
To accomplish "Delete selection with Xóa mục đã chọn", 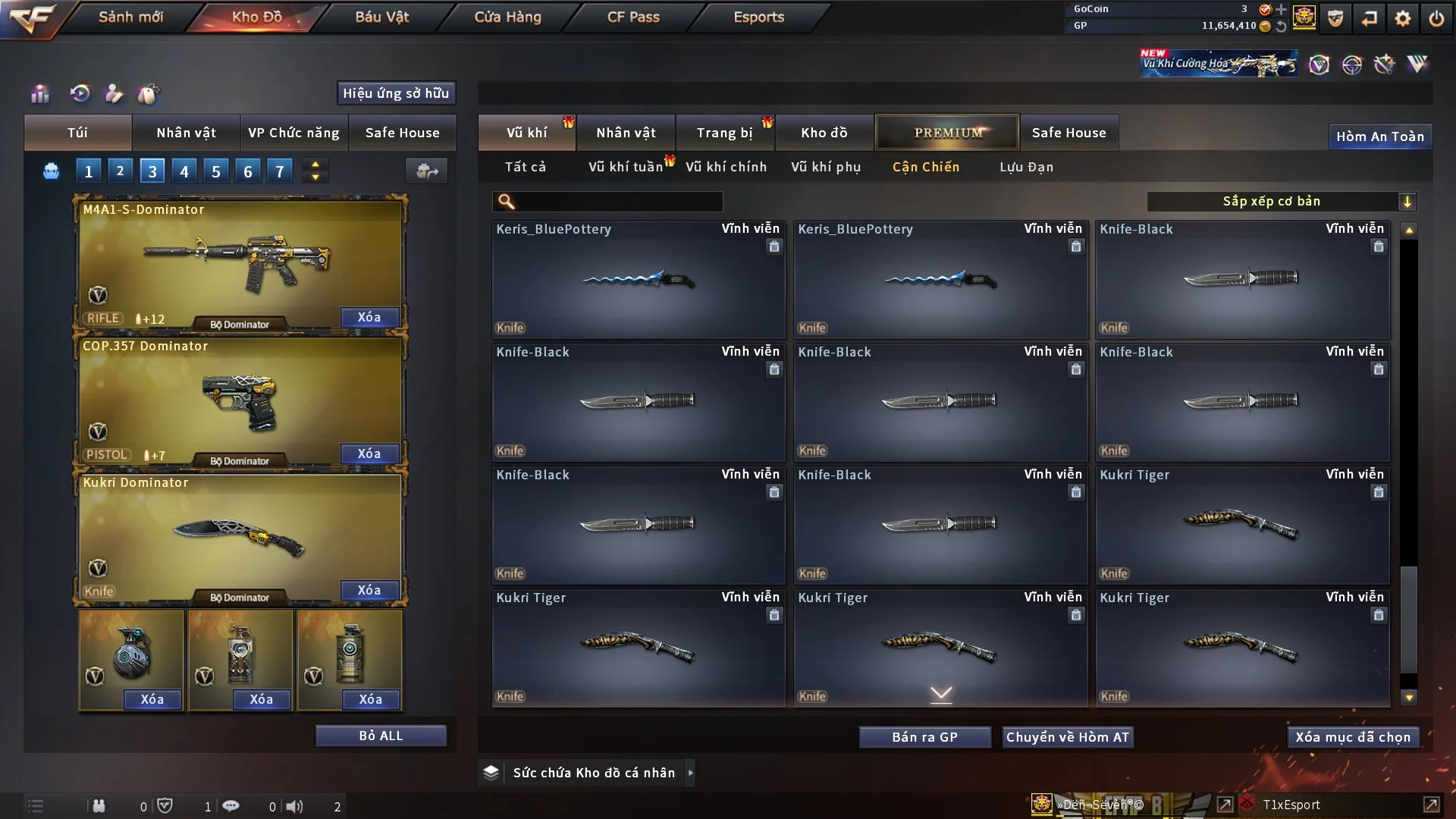I will [x=1353, y=737].
